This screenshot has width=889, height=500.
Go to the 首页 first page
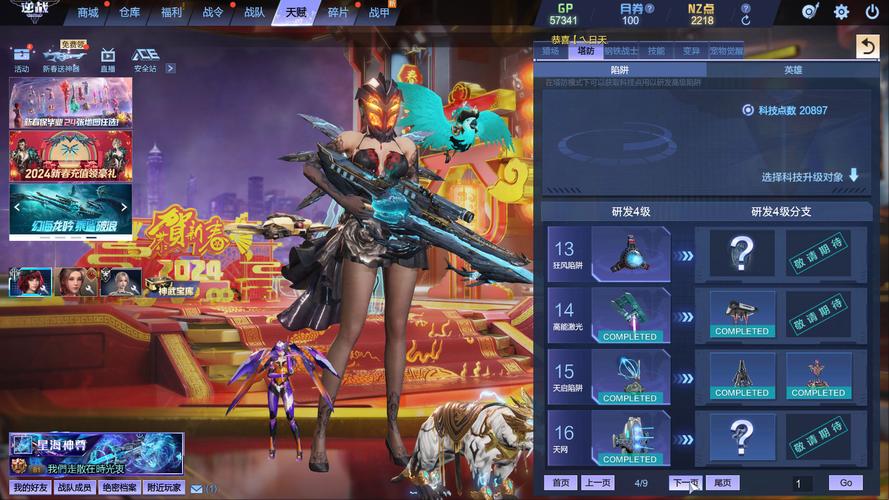561,483
